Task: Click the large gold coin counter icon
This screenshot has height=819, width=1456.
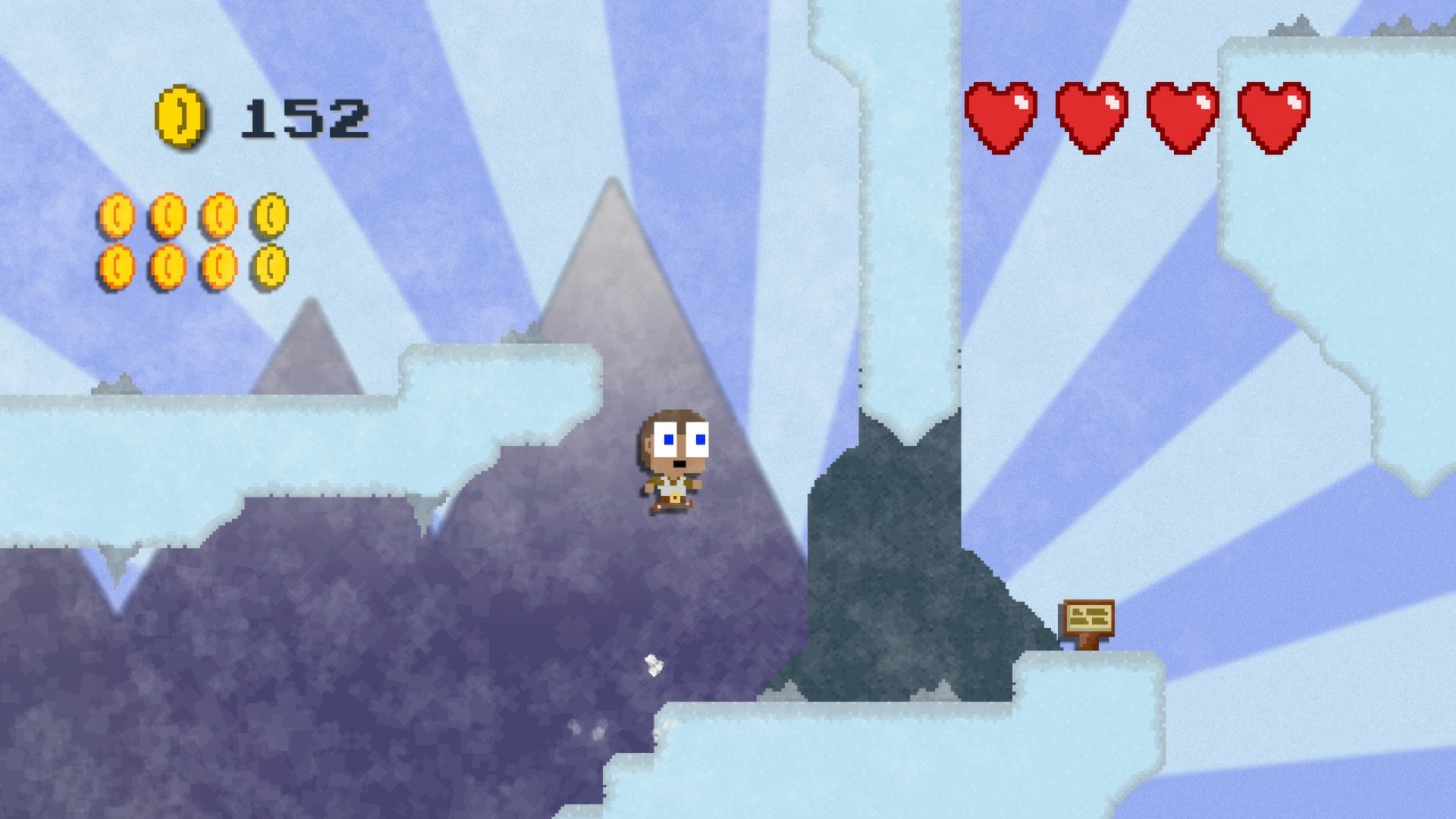Action: click(181, 118)
